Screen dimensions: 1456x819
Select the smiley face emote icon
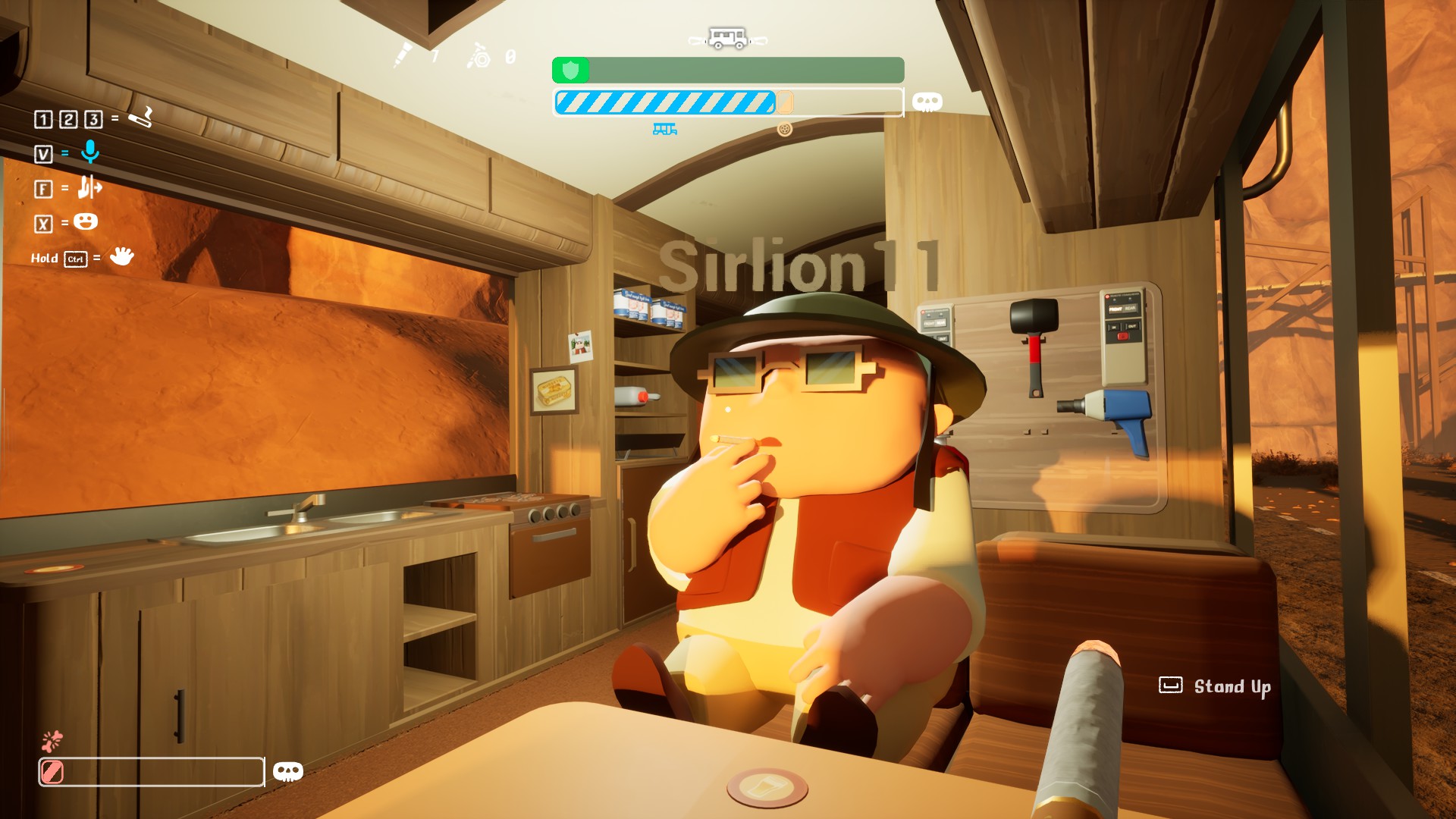(86, 221)
